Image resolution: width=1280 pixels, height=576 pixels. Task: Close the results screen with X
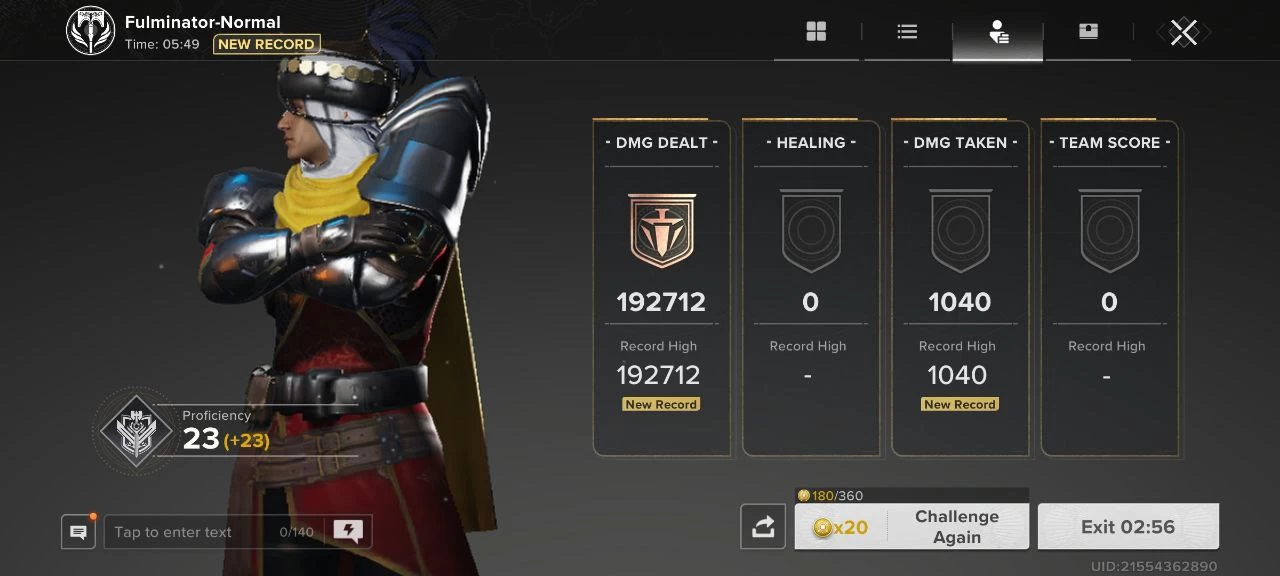point(1184,33)
